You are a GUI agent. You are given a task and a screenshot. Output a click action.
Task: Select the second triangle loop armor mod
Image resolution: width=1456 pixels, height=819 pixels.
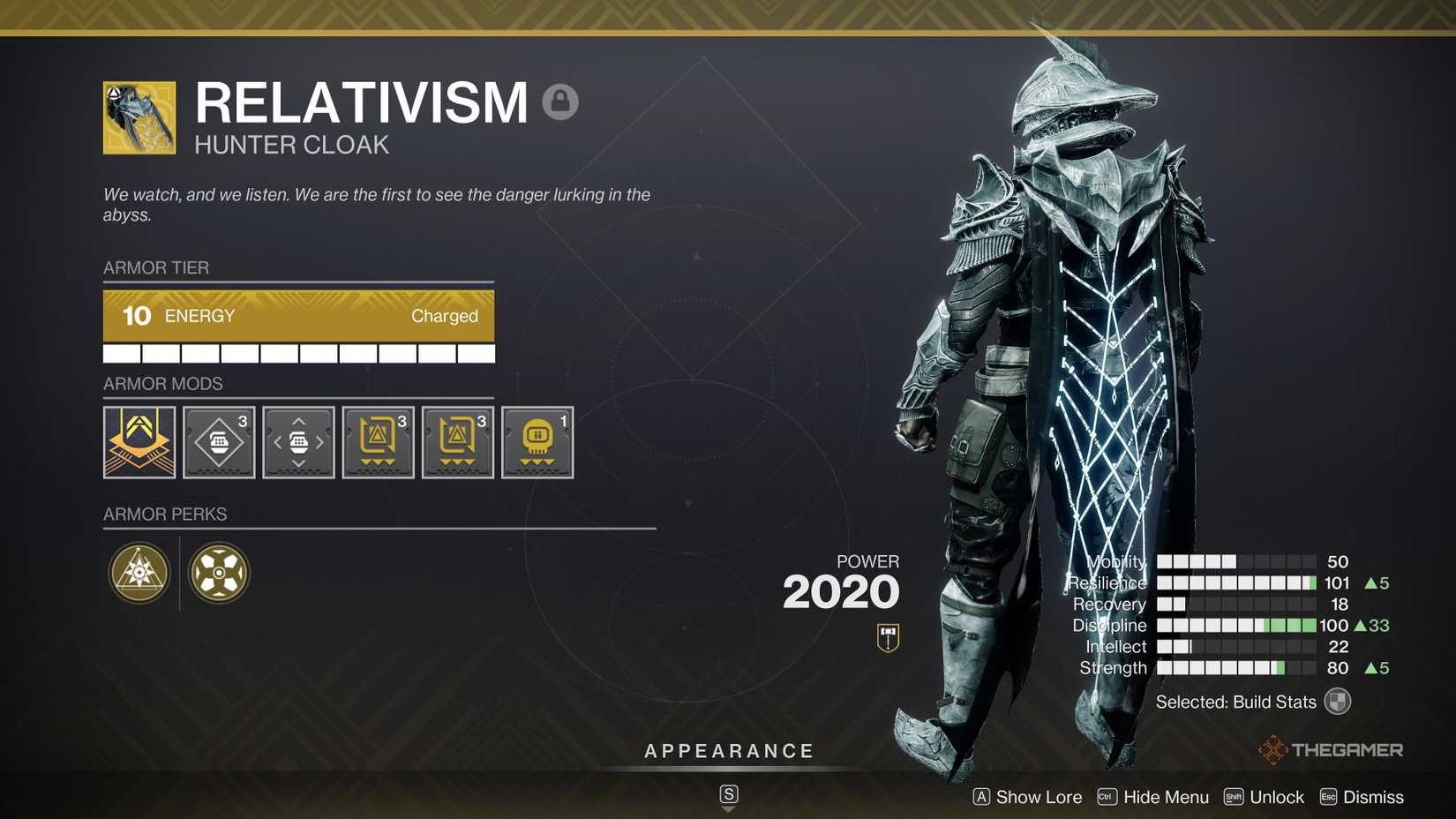(457, 442)
